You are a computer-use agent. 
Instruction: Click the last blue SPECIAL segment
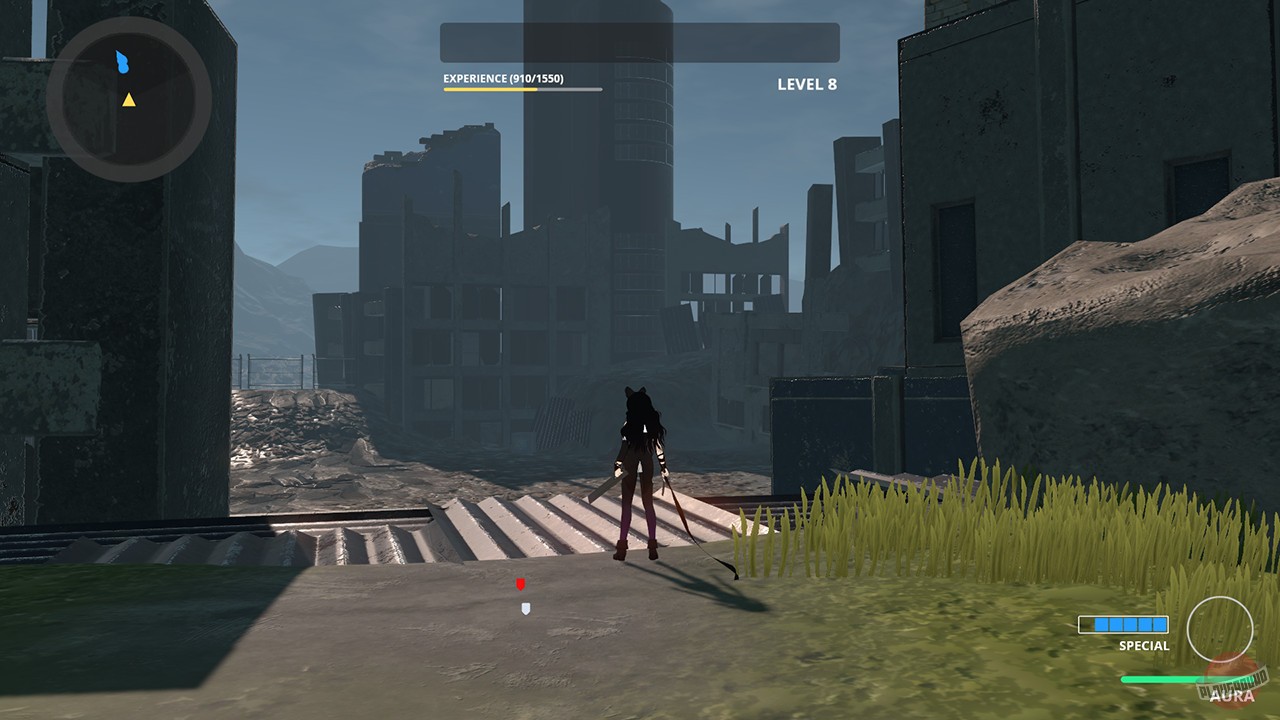pos(1158,624)
